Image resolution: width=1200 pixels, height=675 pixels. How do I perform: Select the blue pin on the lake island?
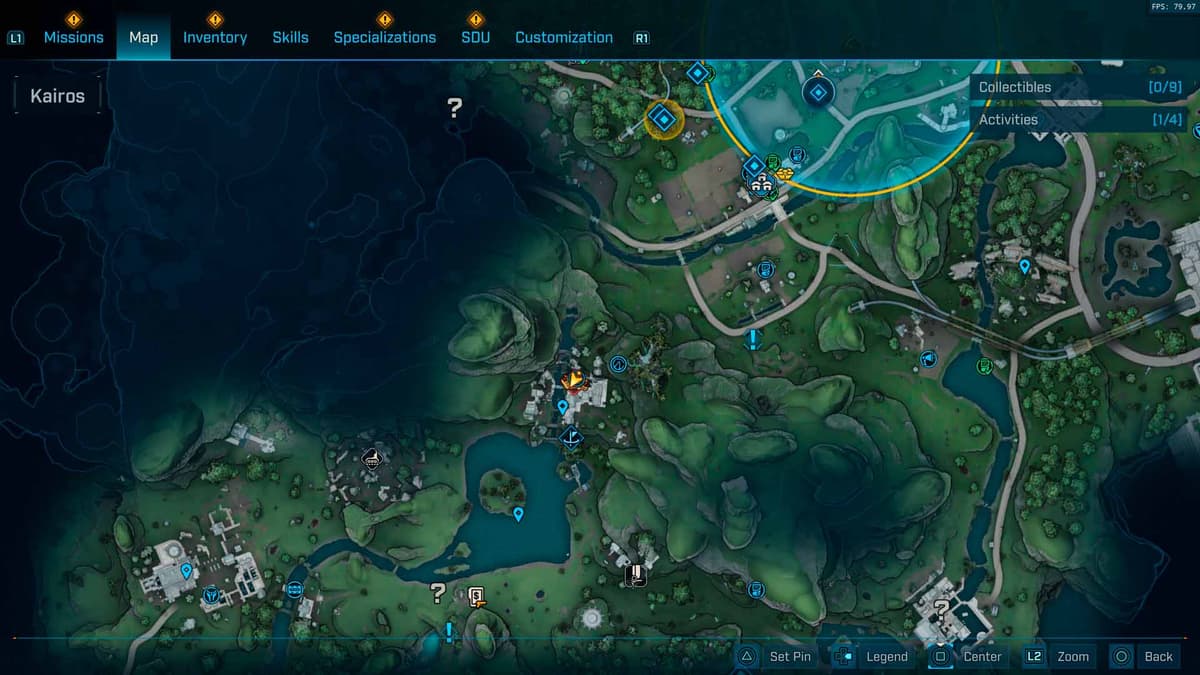518,514
